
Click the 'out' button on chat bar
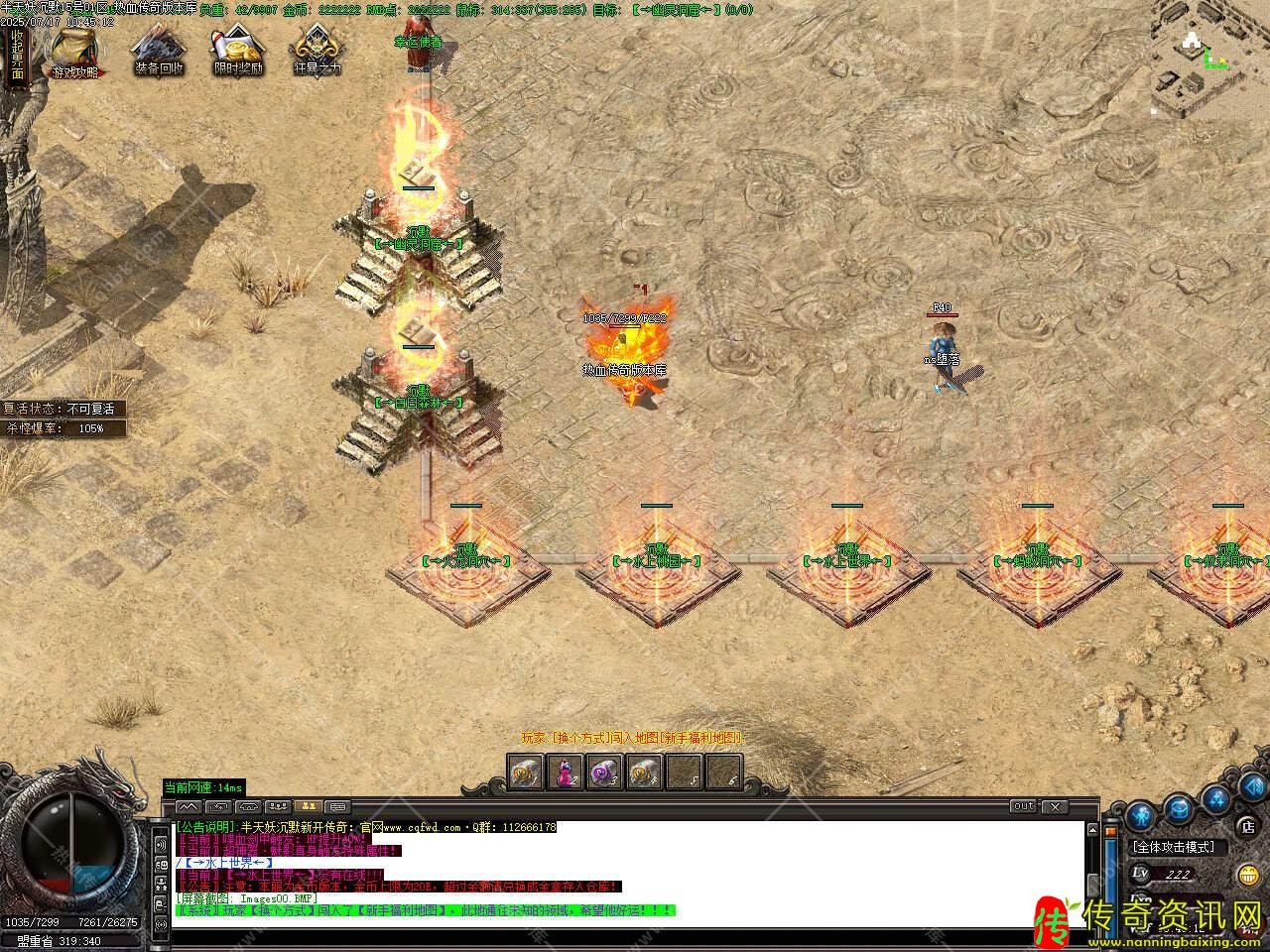point(1024,807)
